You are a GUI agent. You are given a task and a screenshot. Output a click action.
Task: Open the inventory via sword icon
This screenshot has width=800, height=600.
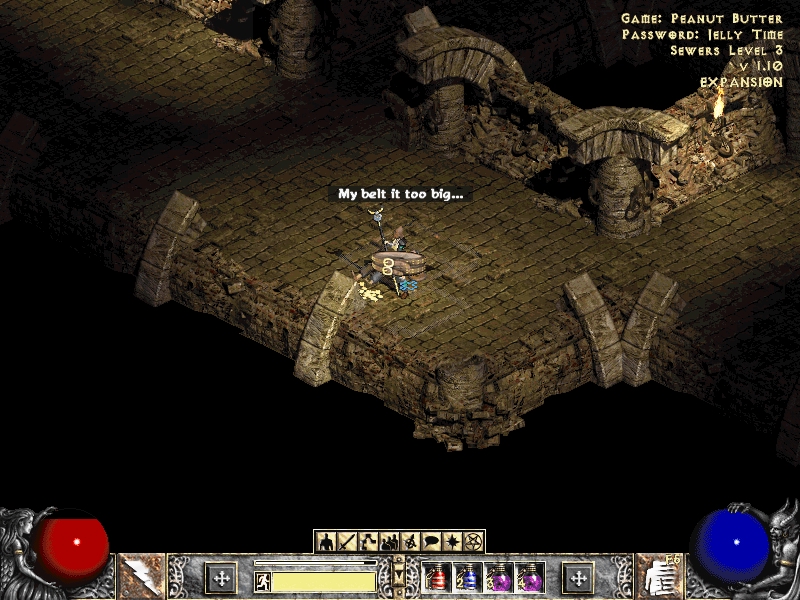347,542
